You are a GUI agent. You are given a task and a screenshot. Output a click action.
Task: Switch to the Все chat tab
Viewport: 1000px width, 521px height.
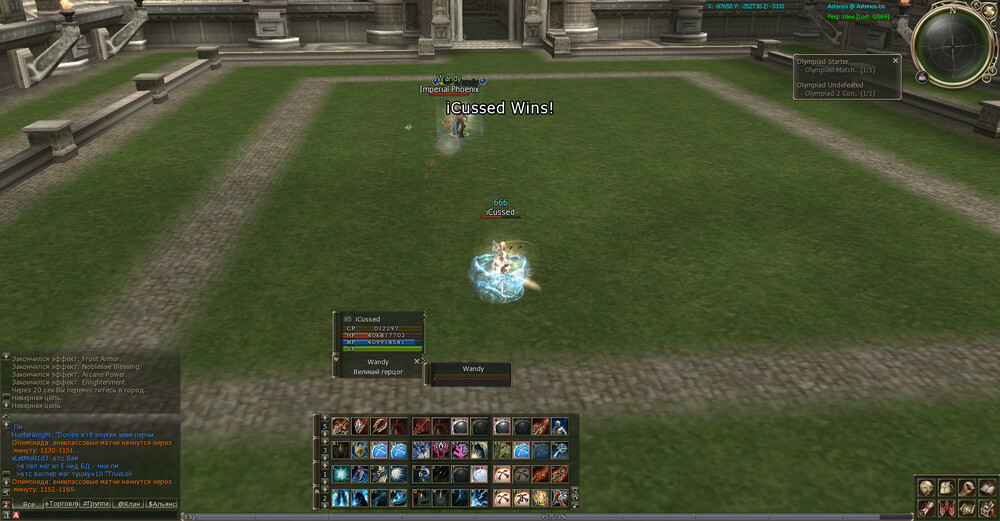[x=28, y=504]
